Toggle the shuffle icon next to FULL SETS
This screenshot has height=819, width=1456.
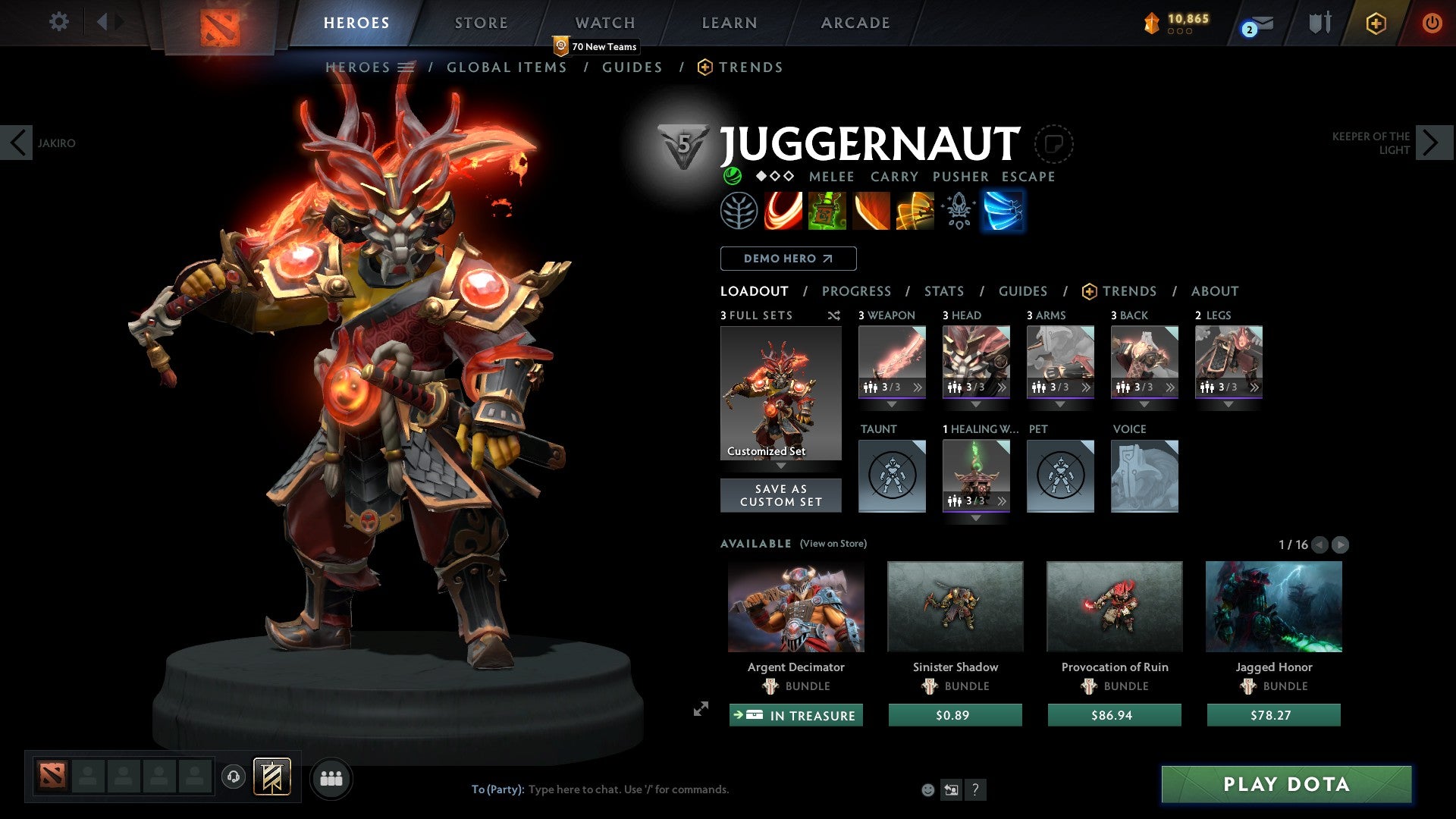pos(834,315)
